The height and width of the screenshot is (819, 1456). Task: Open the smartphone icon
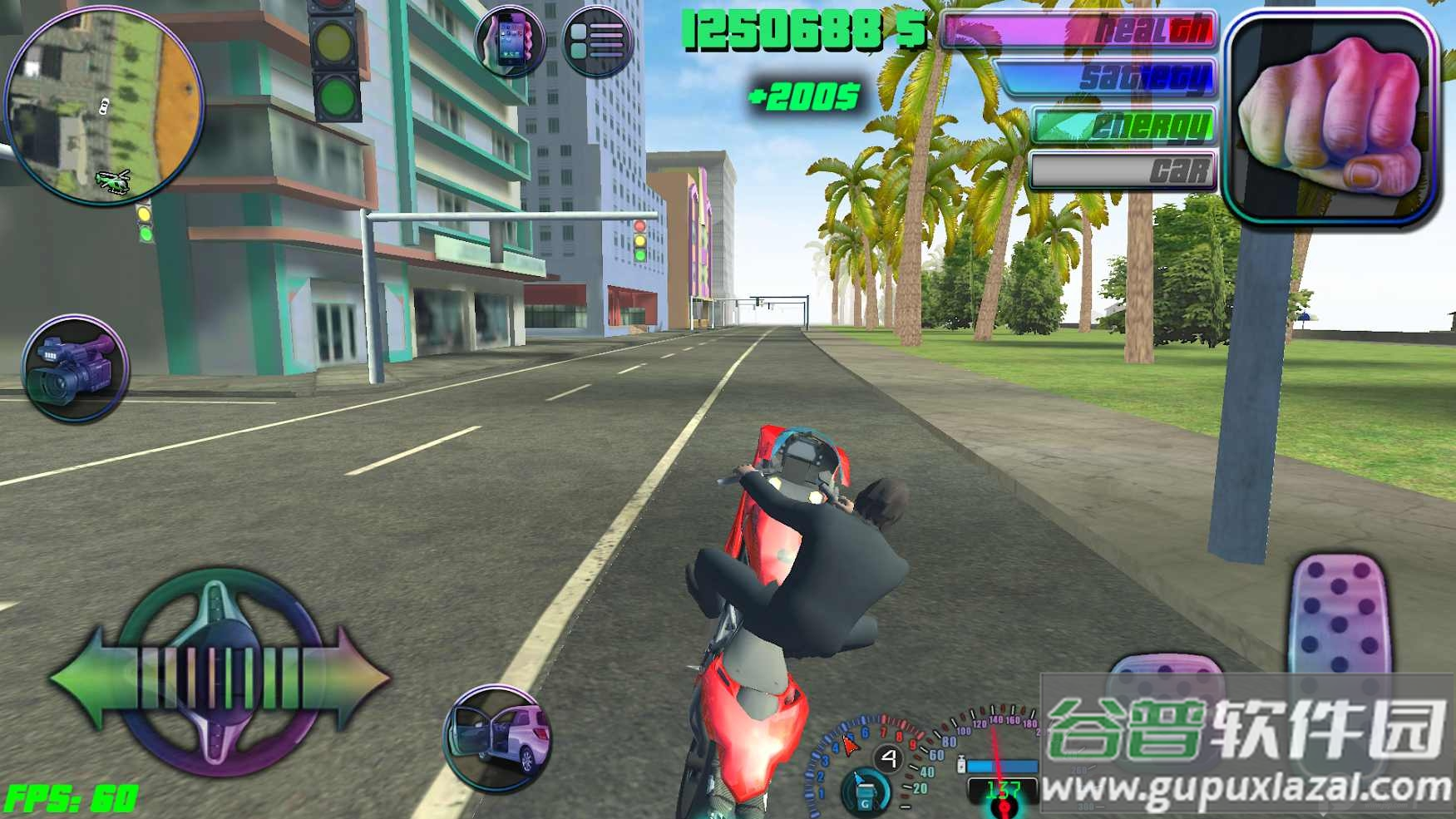tap(510, 40)
